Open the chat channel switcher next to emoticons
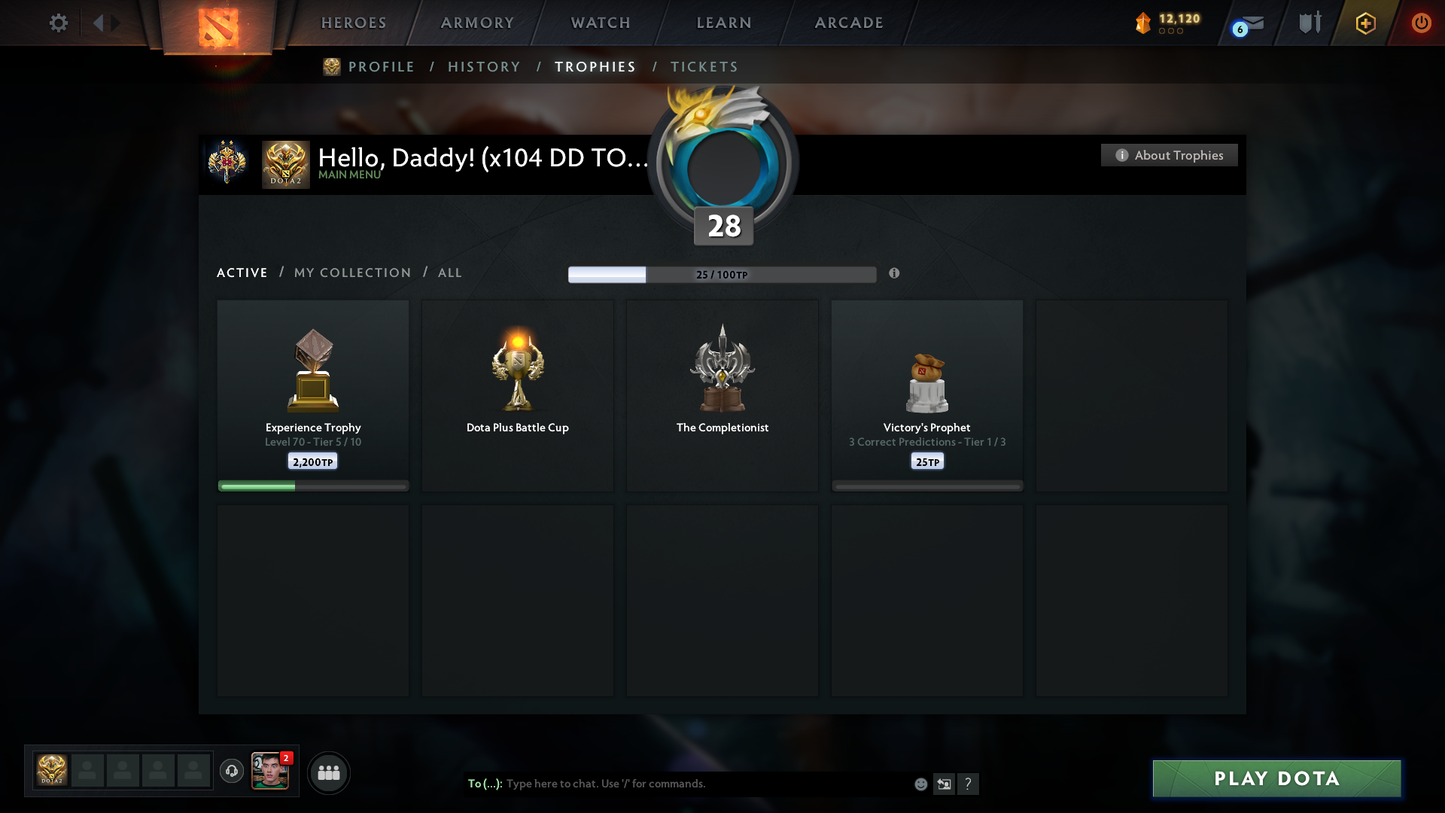The image size is (1445, 813). 943,784
